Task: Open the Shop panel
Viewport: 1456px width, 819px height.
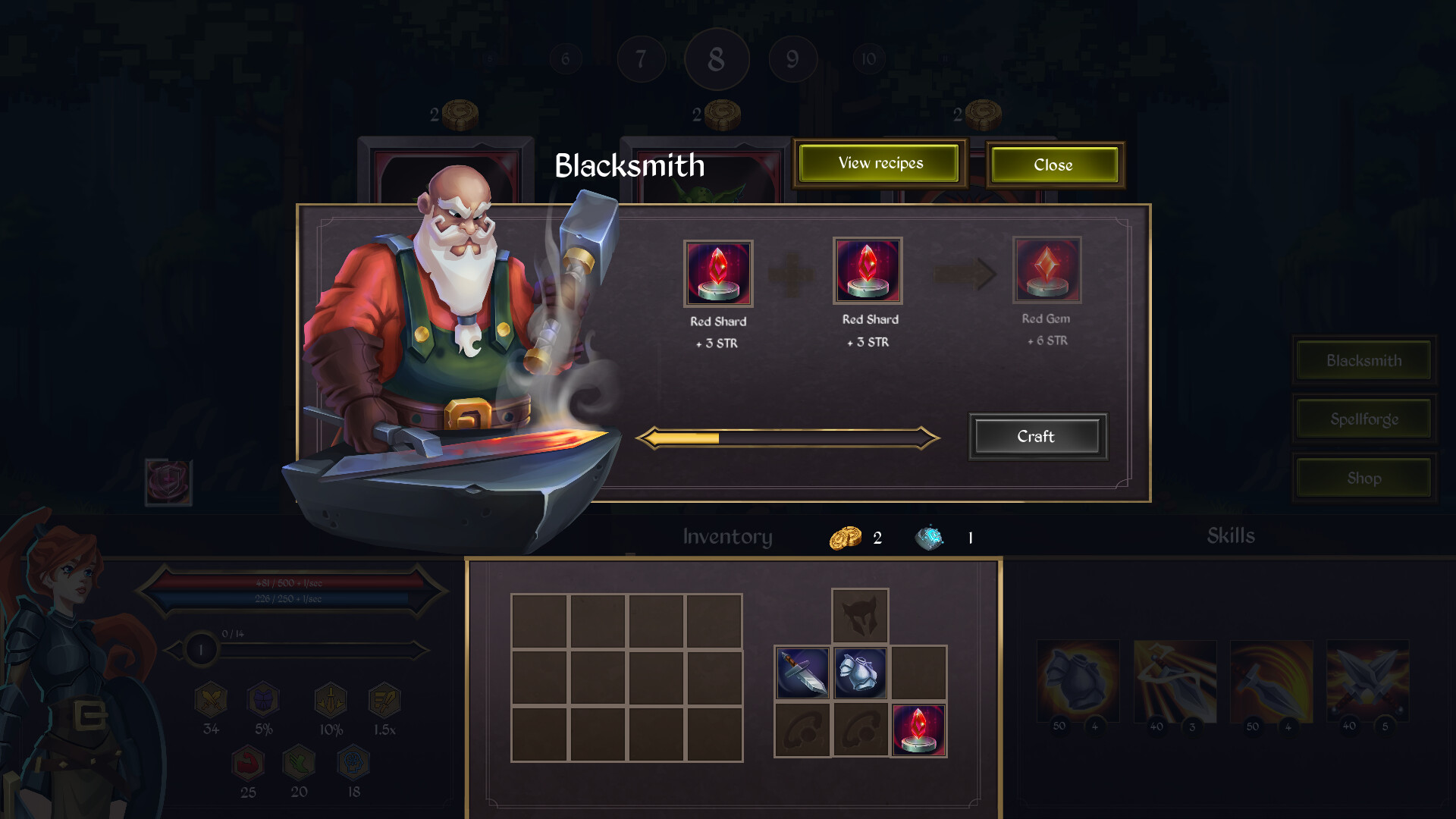Action: pos(1363,478)
